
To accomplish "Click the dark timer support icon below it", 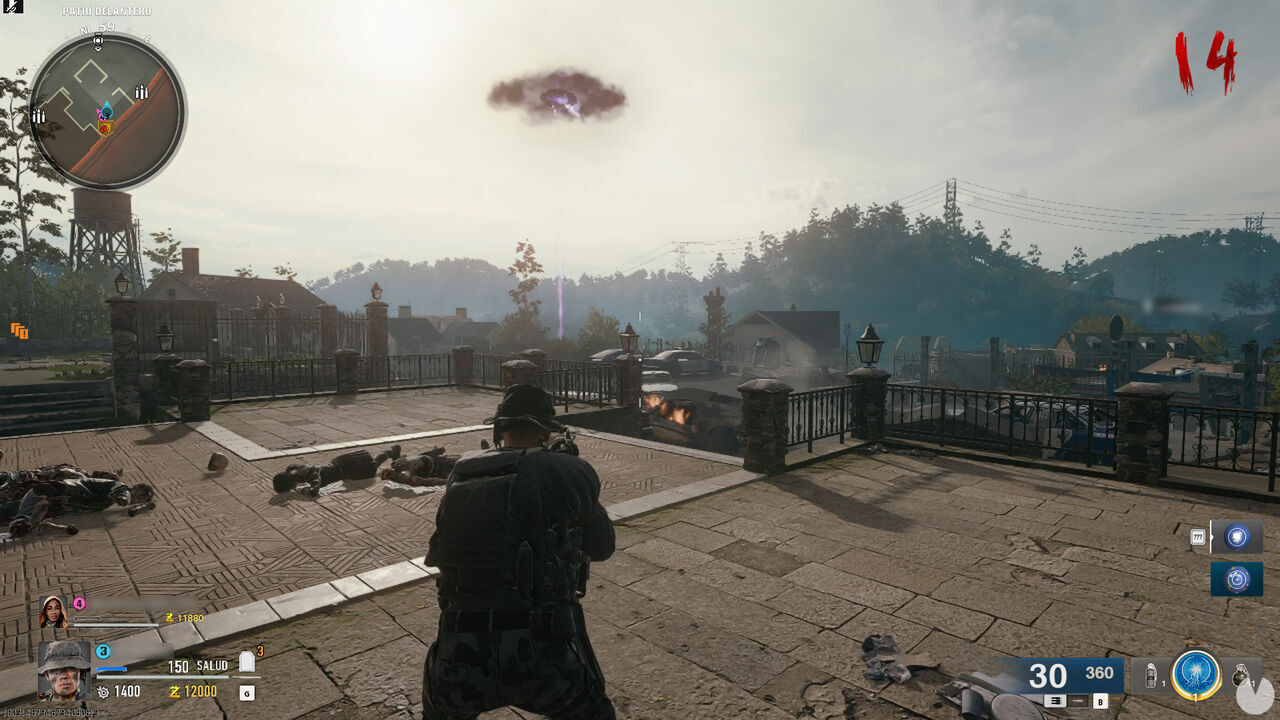I will [x=1236, y=578].
